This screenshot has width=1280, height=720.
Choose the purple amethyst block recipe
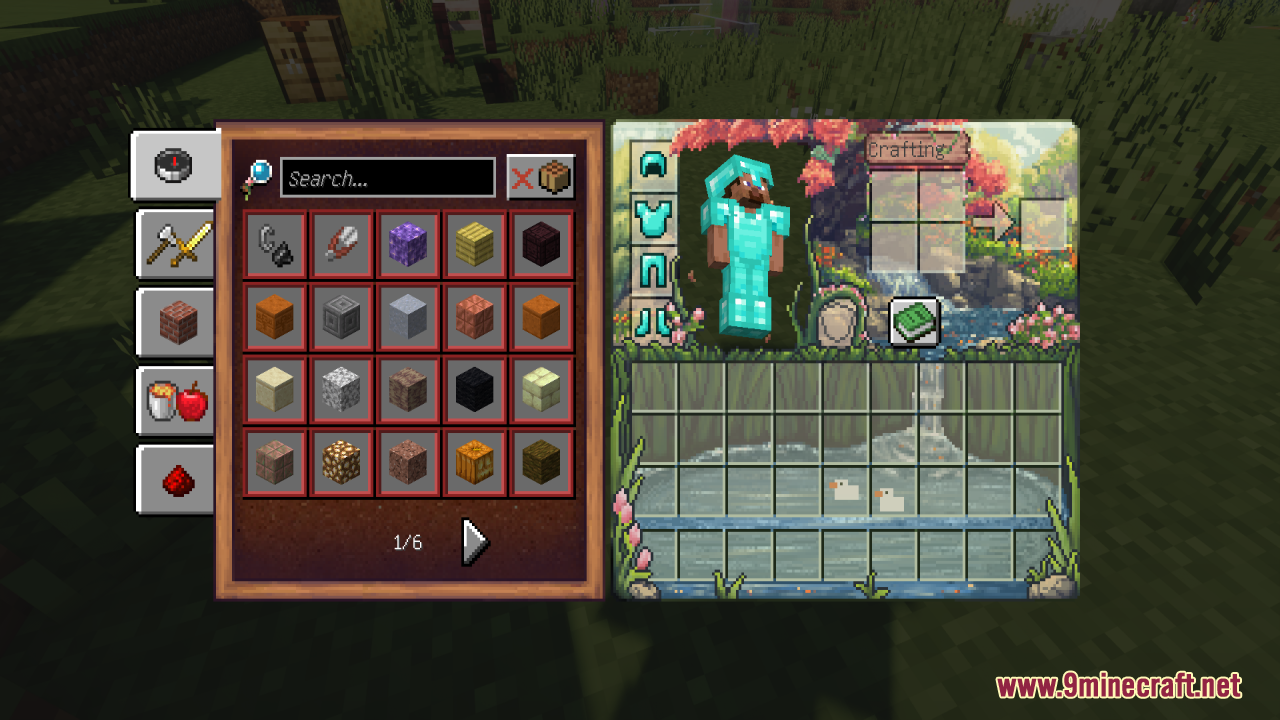(x=408, y=245)
